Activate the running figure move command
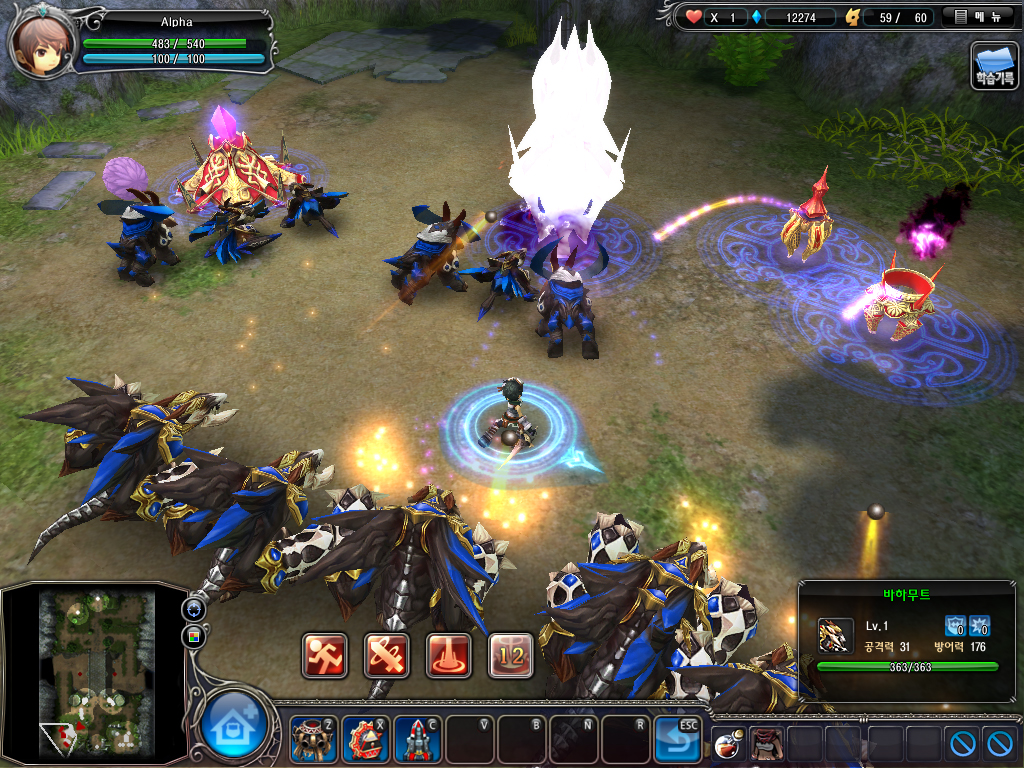Image resolution: width=1024 pixels, height=768 pixels. pos(325,655)
